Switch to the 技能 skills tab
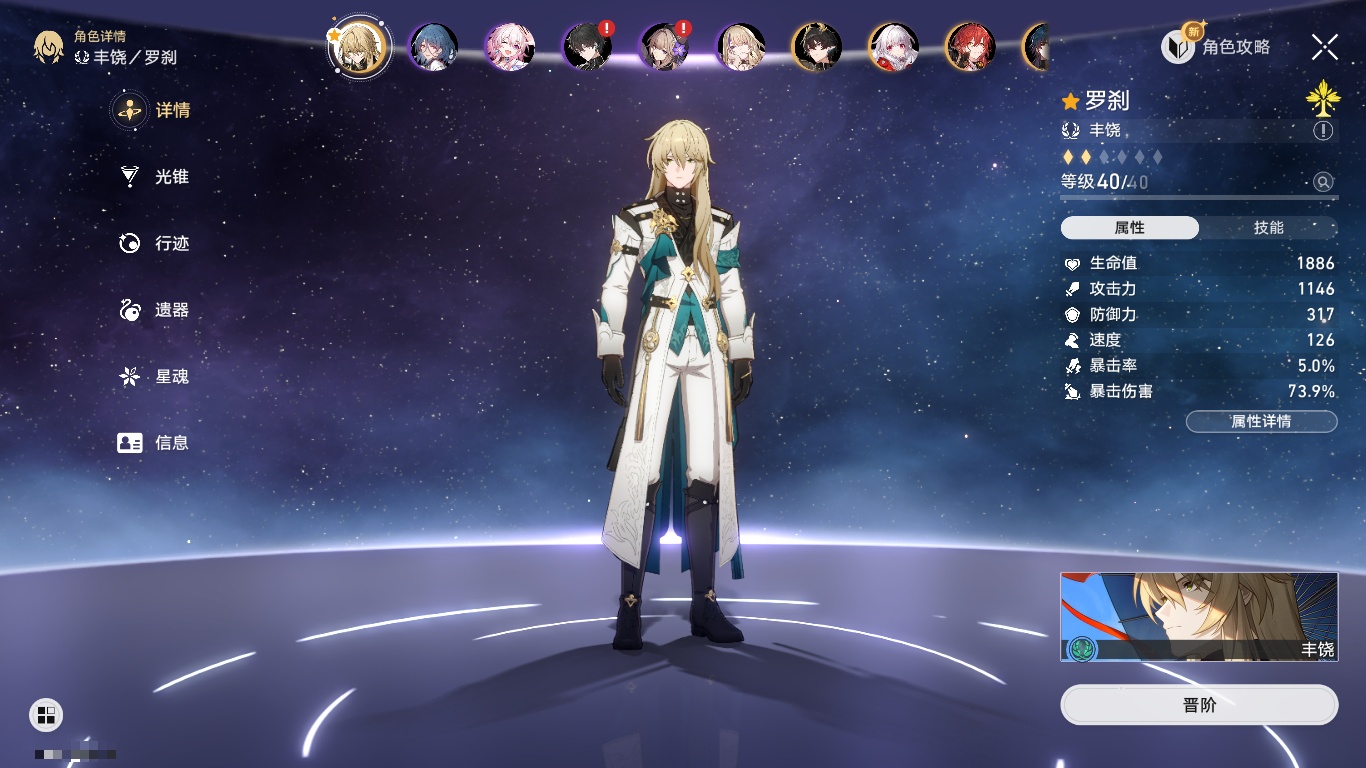 (1268, 228)
